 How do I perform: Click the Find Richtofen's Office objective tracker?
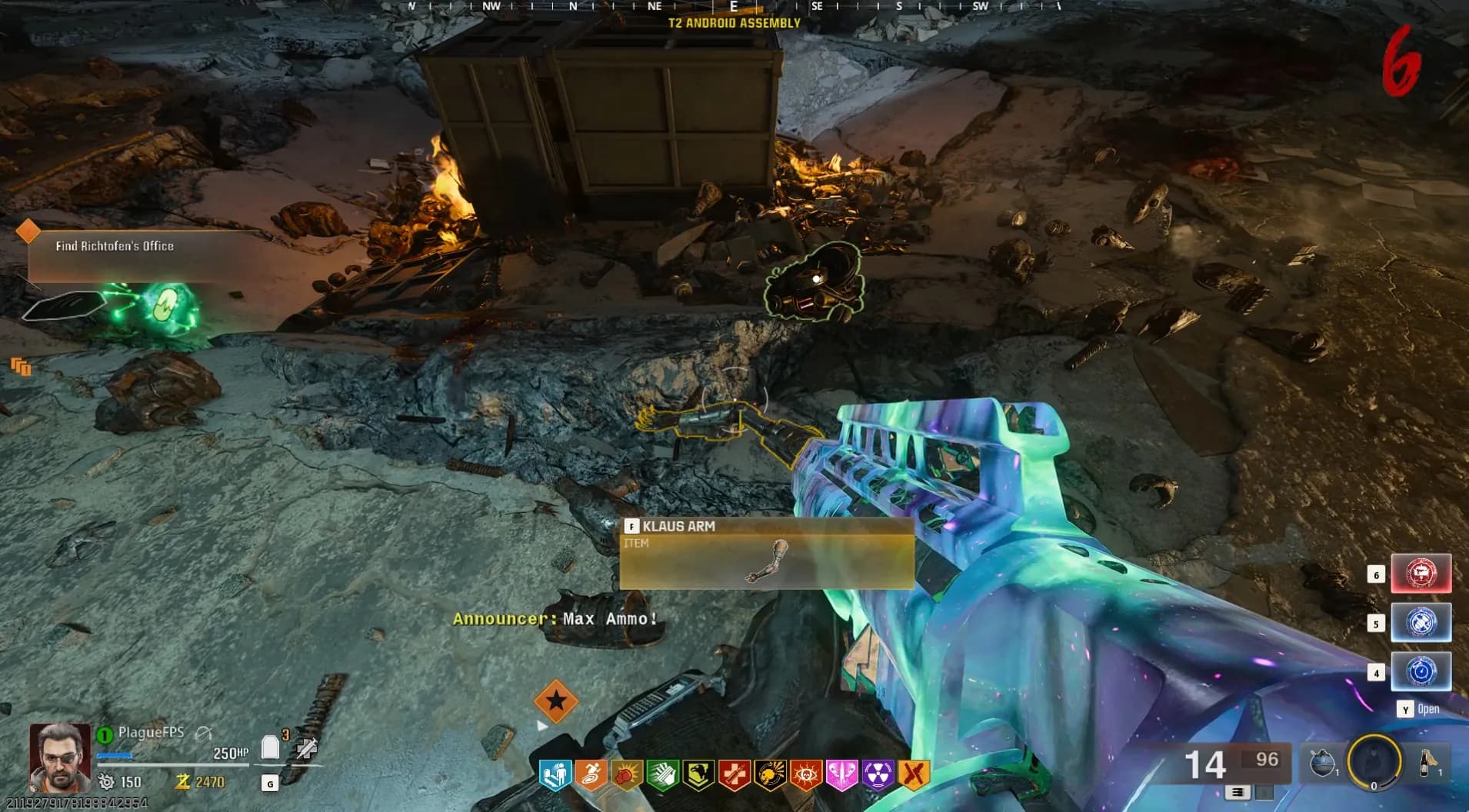(115, 246)
